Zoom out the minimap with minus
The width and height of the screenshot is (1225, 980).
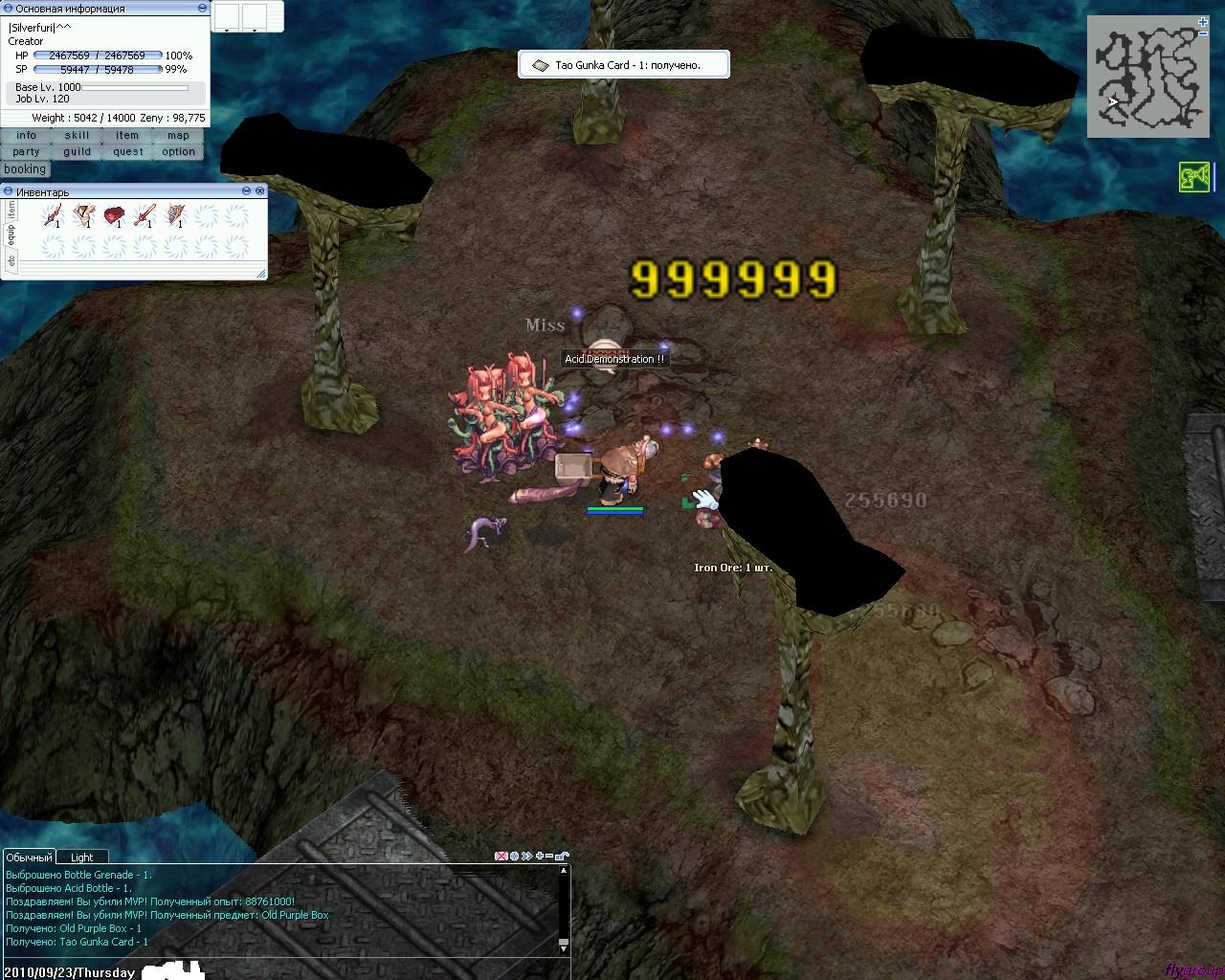1203,33
